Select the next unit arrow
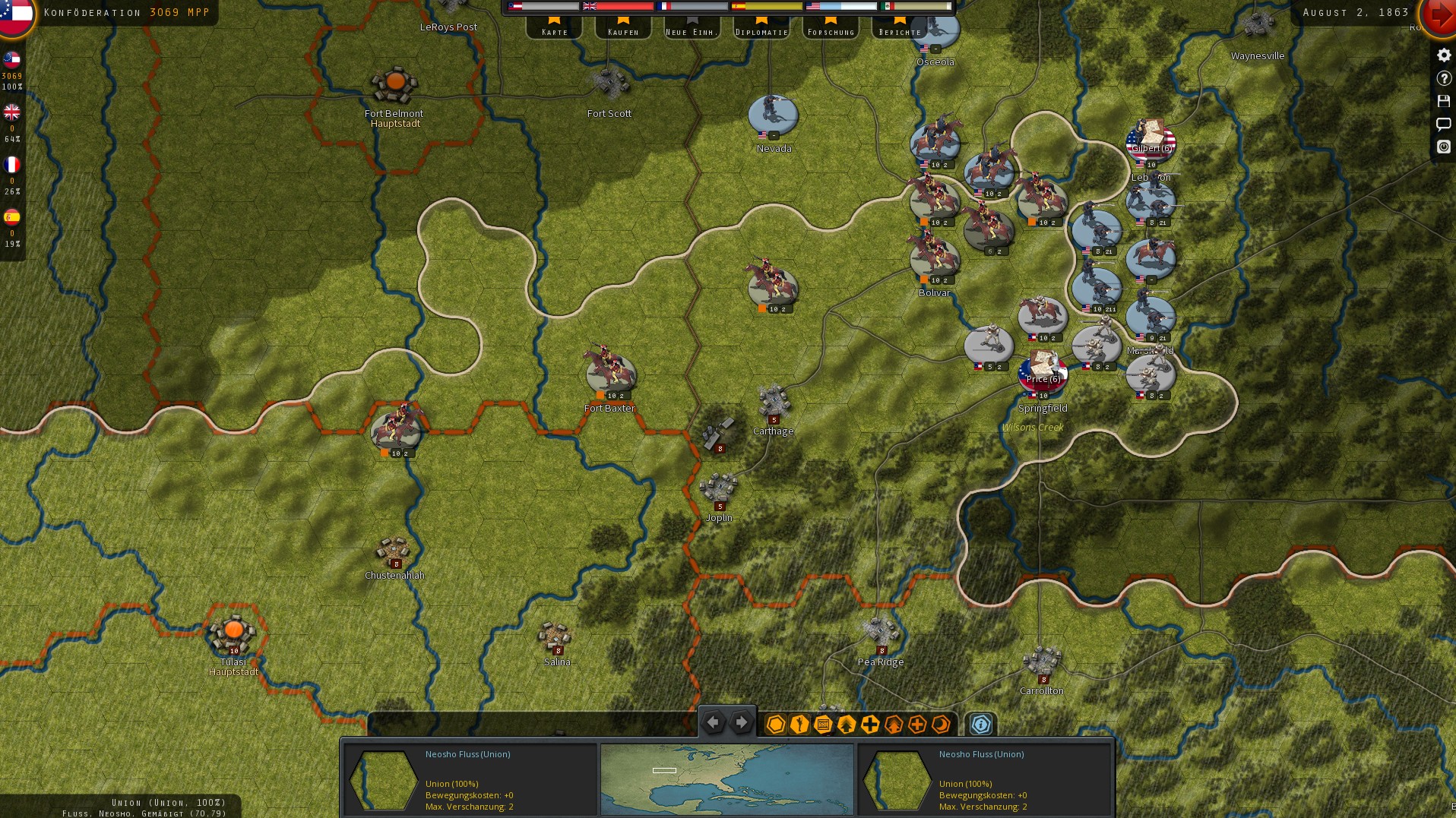 click(741, 722)
